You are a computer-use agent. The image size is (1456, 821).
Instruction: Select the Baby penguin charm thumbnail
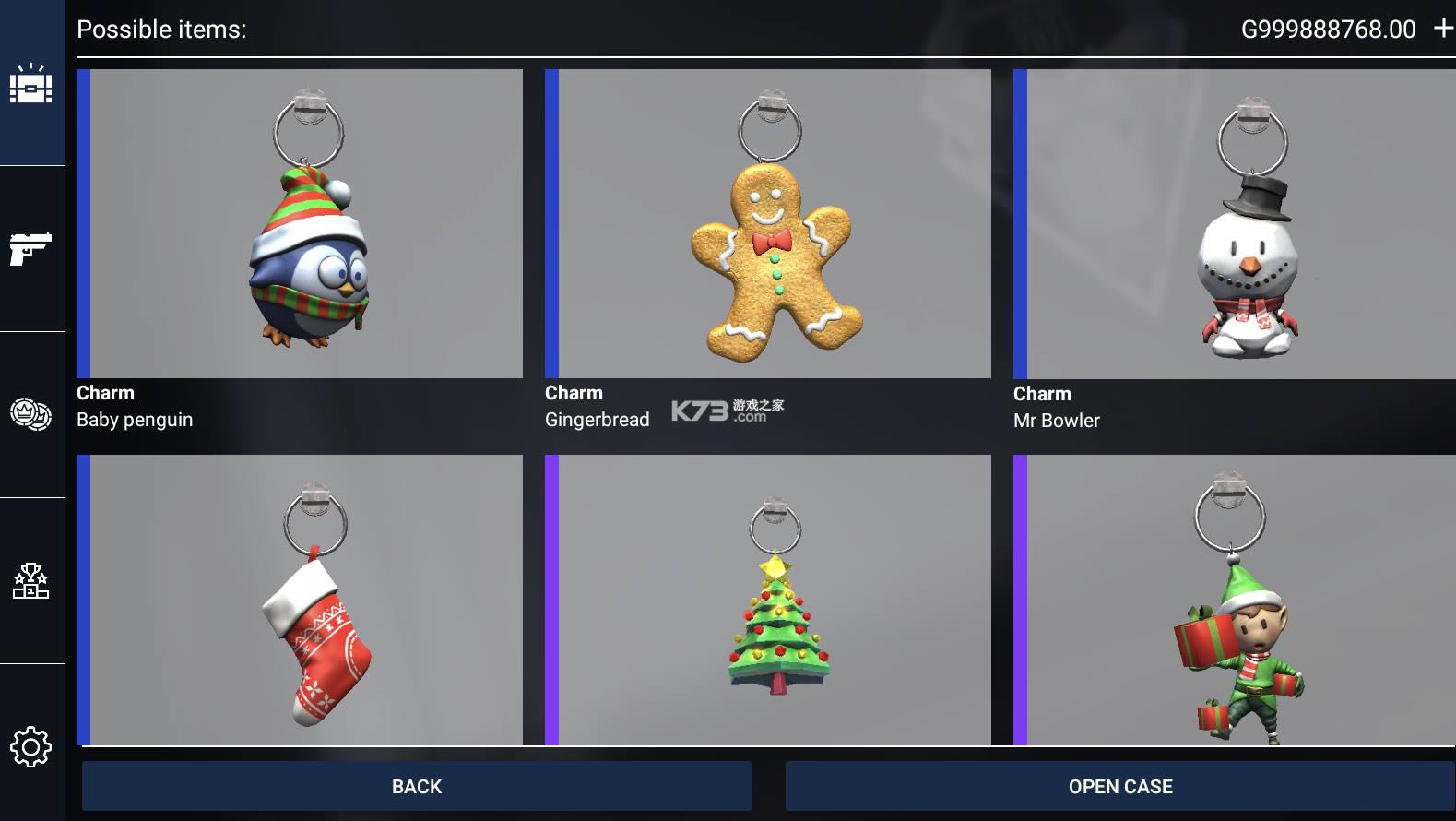301,223
